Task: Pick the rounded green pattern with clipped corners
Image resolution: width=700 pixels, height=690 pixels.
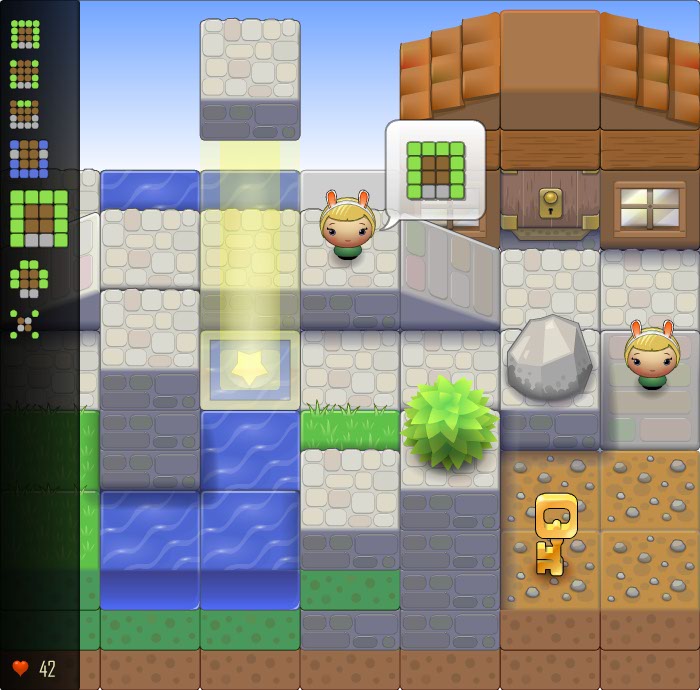Action: 25,276
